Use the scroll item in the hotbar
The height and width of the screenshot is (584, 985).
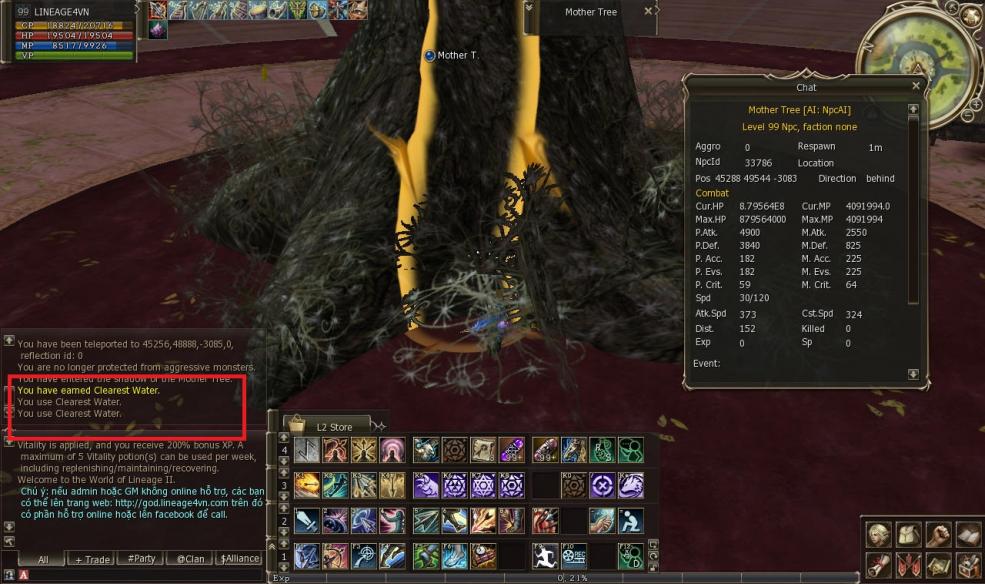483,450
